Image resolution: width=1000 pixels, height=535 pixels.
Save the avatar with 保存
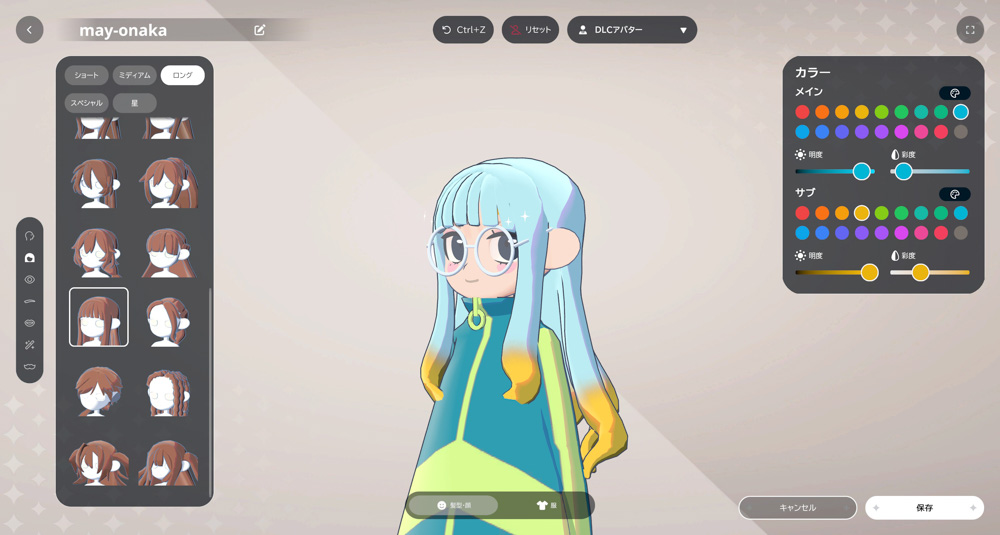[924, 508]
